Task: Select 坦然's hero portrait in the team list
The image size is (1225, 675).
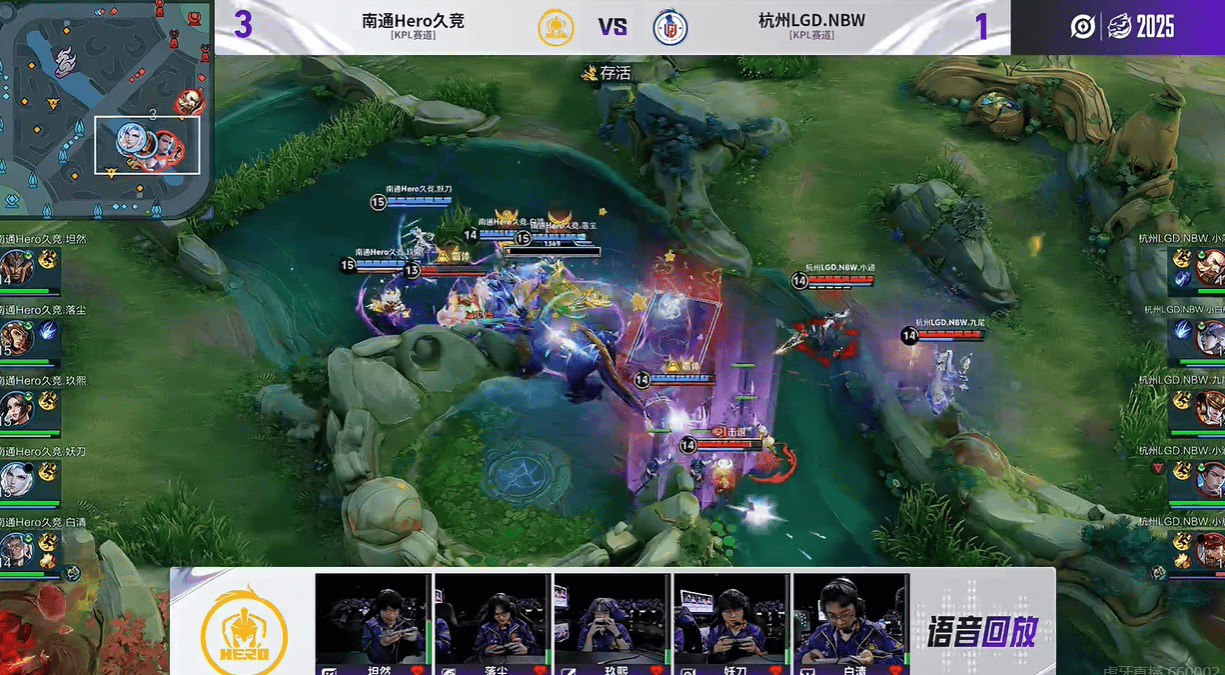Action: click(x=15, y=269)
